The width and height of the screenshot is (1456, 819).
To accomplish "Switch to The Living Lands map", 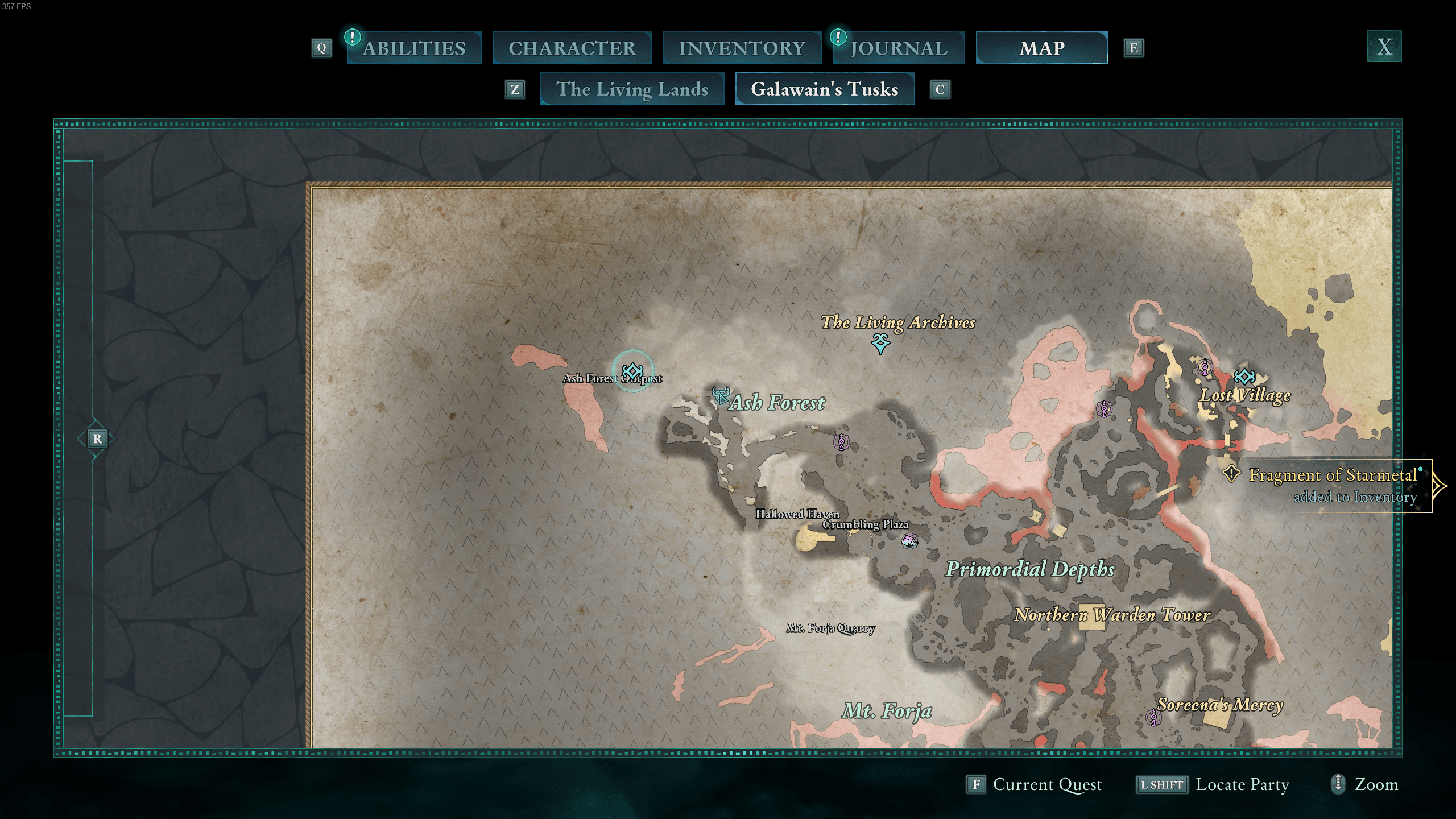I will point(632,89).
